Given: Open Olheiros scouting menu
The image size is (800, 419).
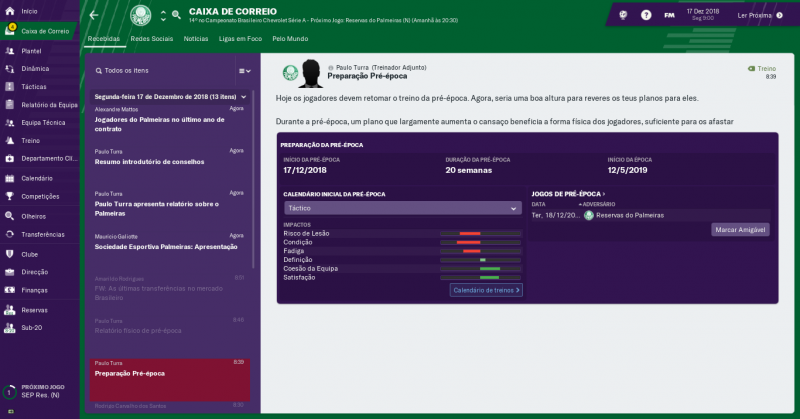Looking at the screenshot, I should [x=33, y=215].
